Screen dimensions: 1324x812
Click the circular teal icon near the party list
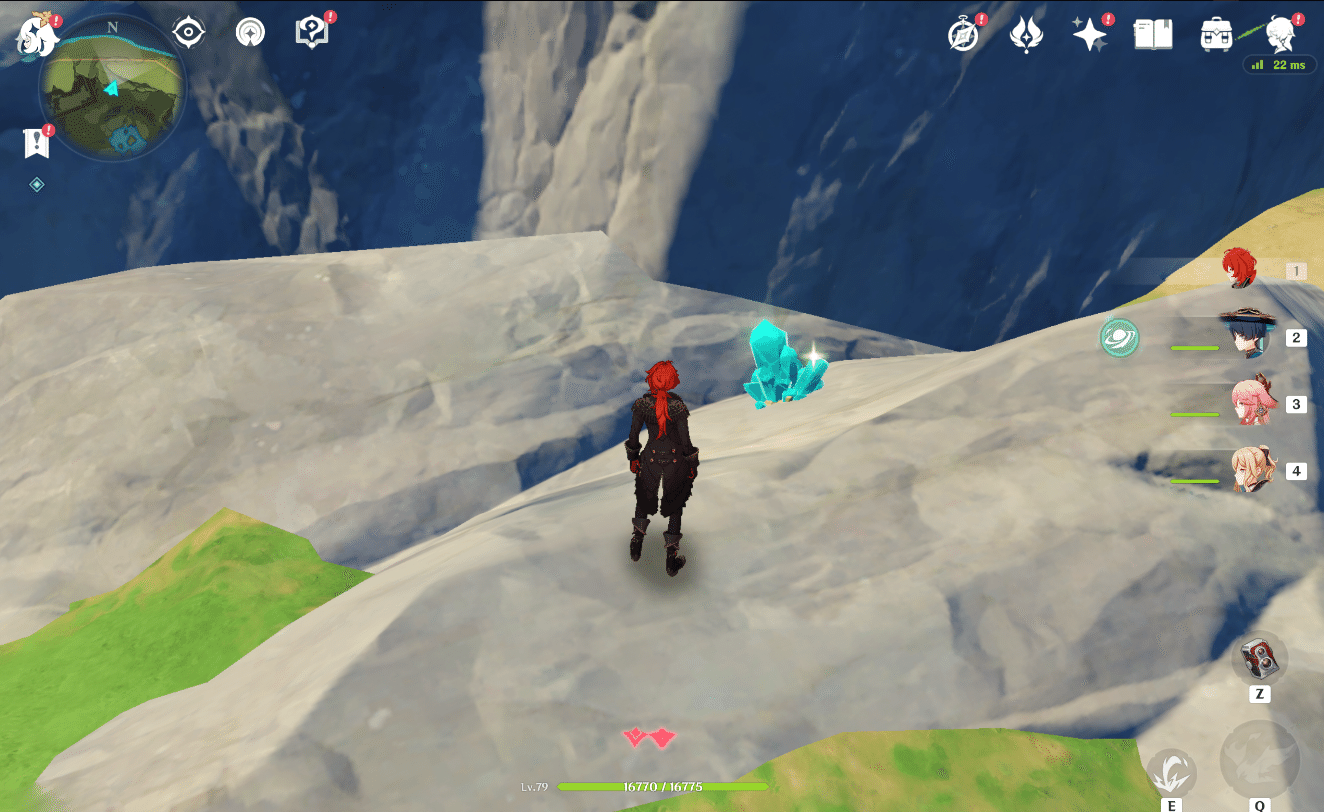click(1118, 339)
